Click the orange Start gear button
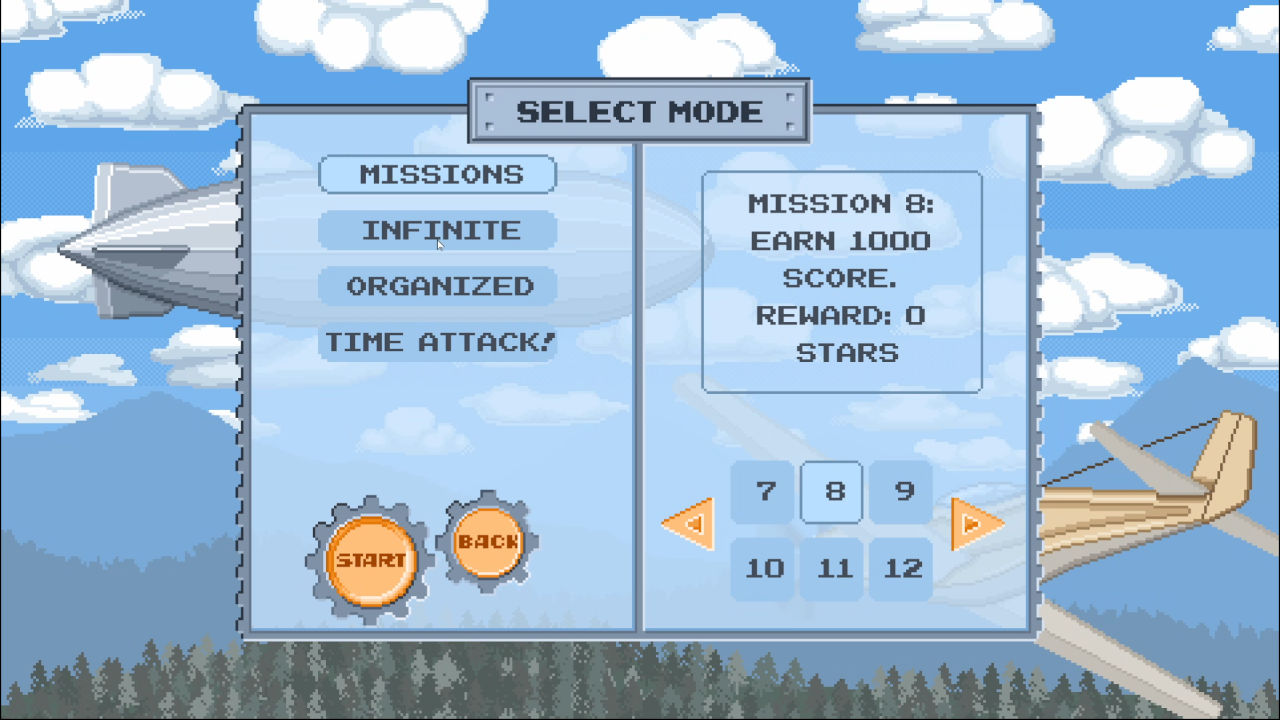1280x720 pixels. click(370, 560)
